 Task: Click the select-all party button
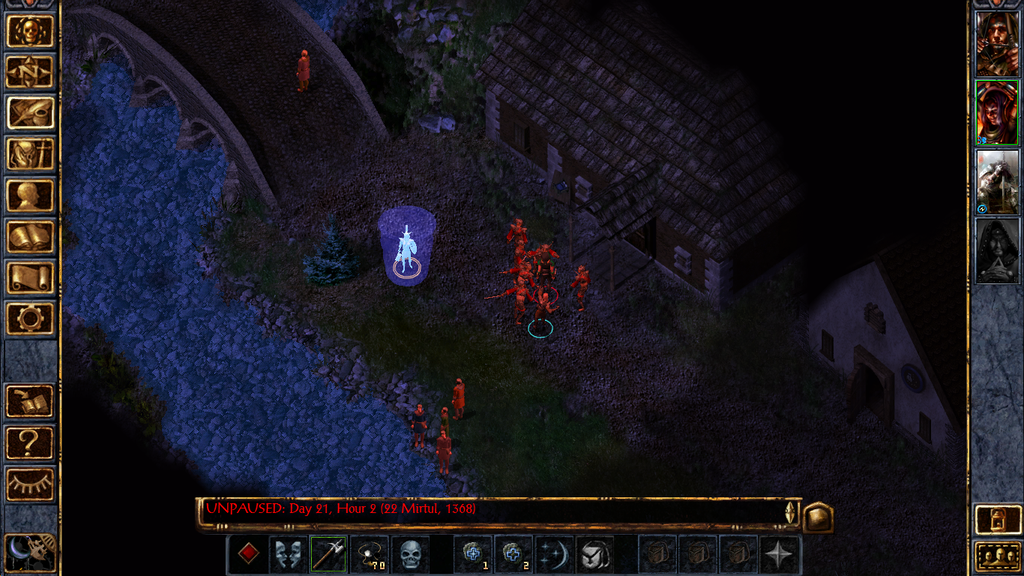click(x=997, y=555)
